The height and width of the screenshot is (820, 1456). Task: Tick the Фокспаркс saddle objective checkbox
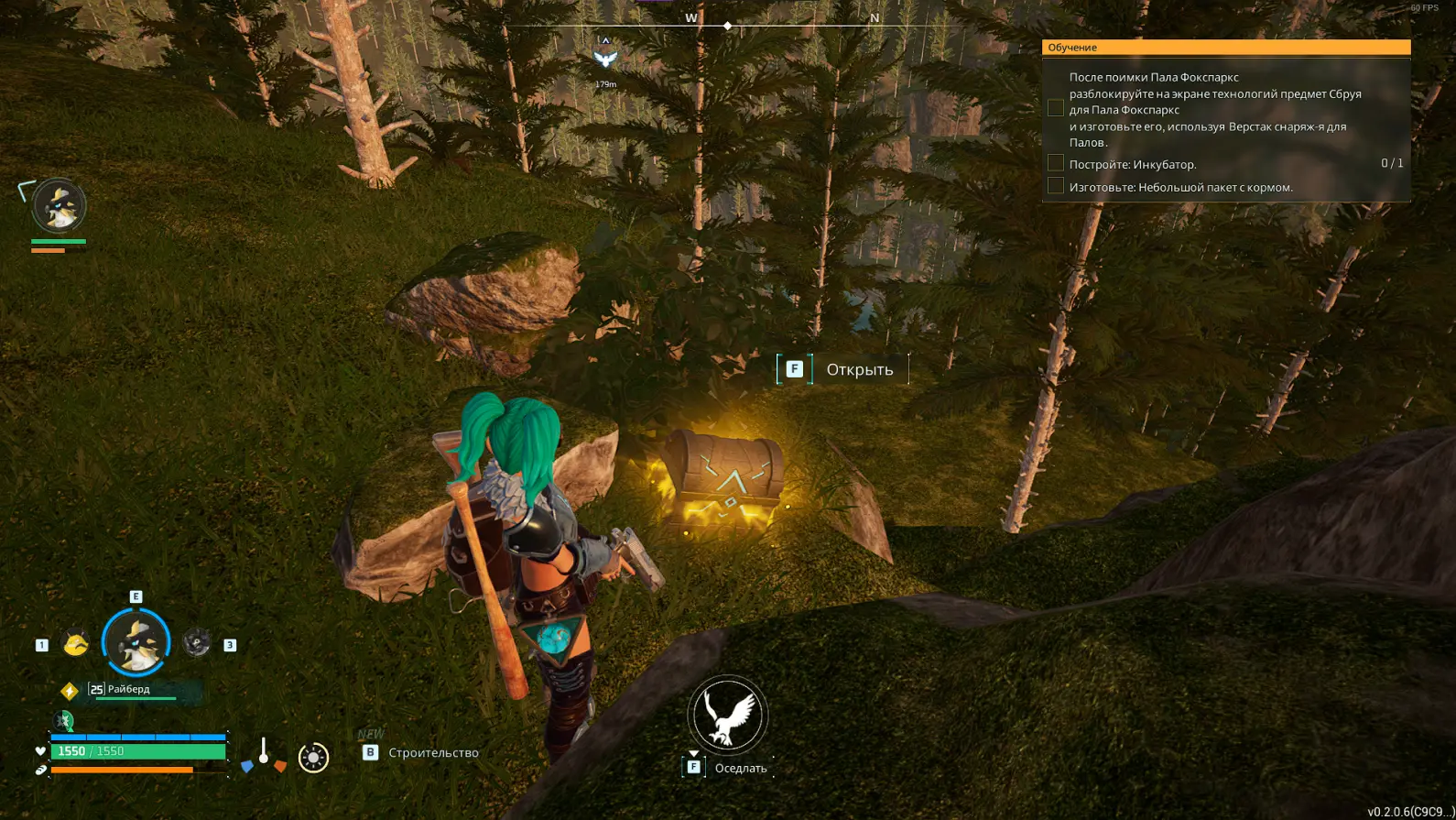pos(1056,108)
